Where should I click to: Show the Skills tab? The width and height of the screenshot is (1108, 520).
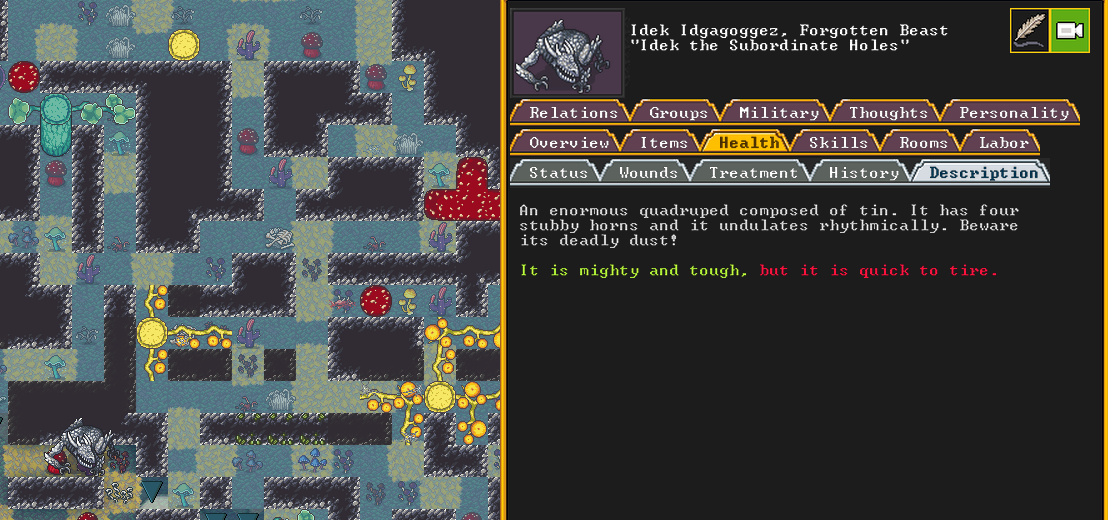[838, 143]
